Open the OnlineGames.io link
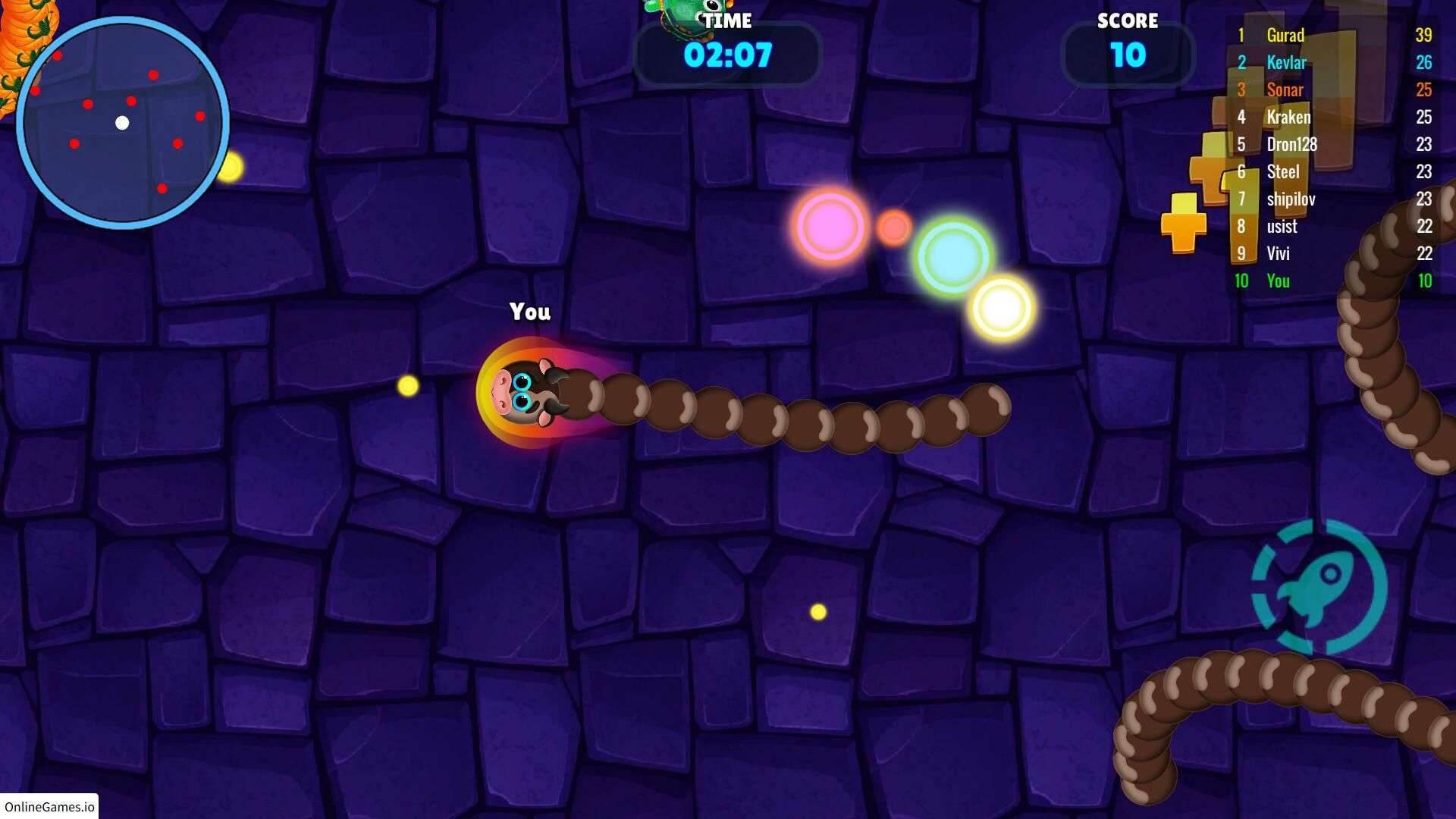 coord(49,806)
